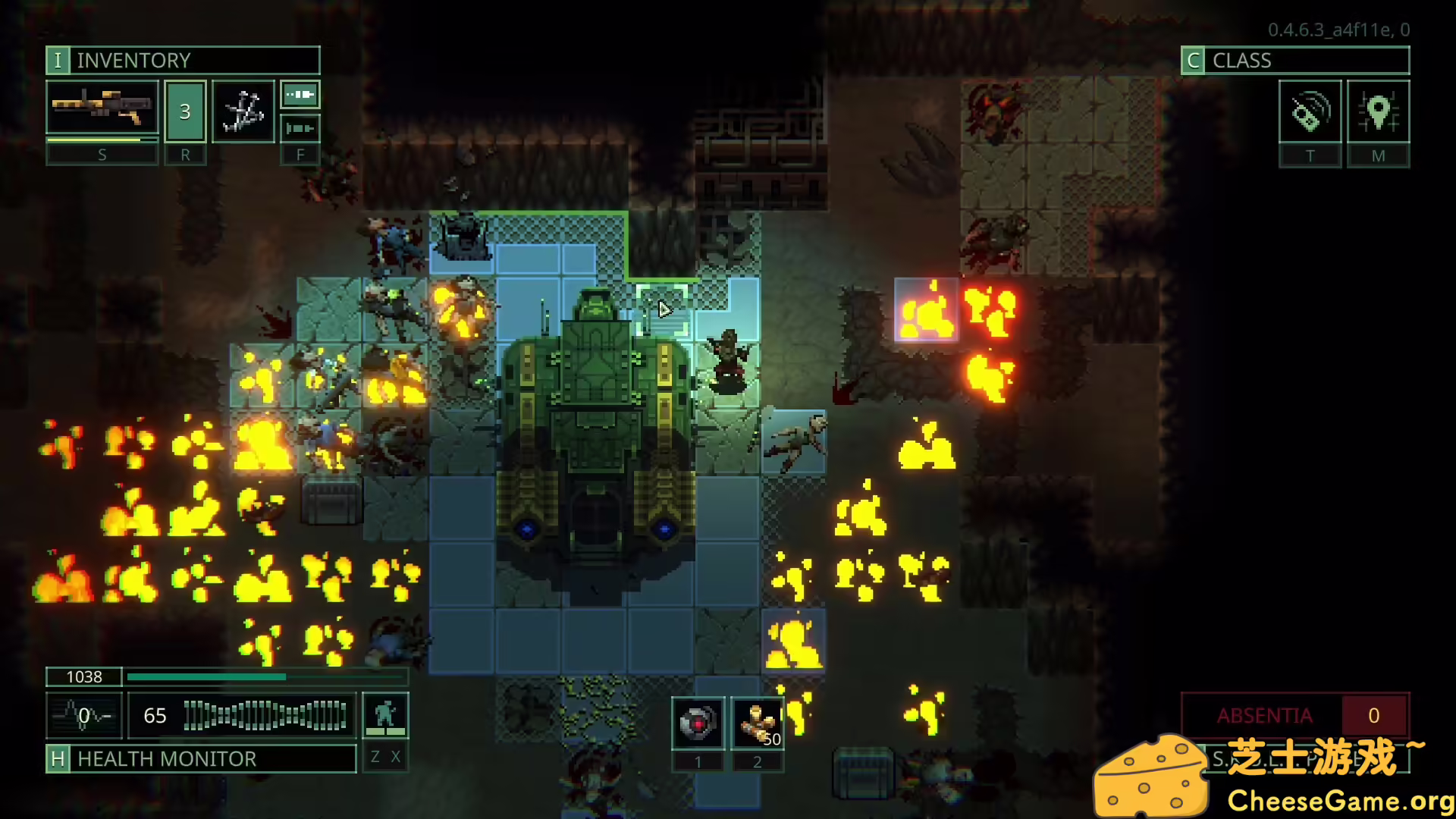Activate the radio transmitter ability icon
The height and width of the screenshot is (819, 1456).
point(1310,111)
